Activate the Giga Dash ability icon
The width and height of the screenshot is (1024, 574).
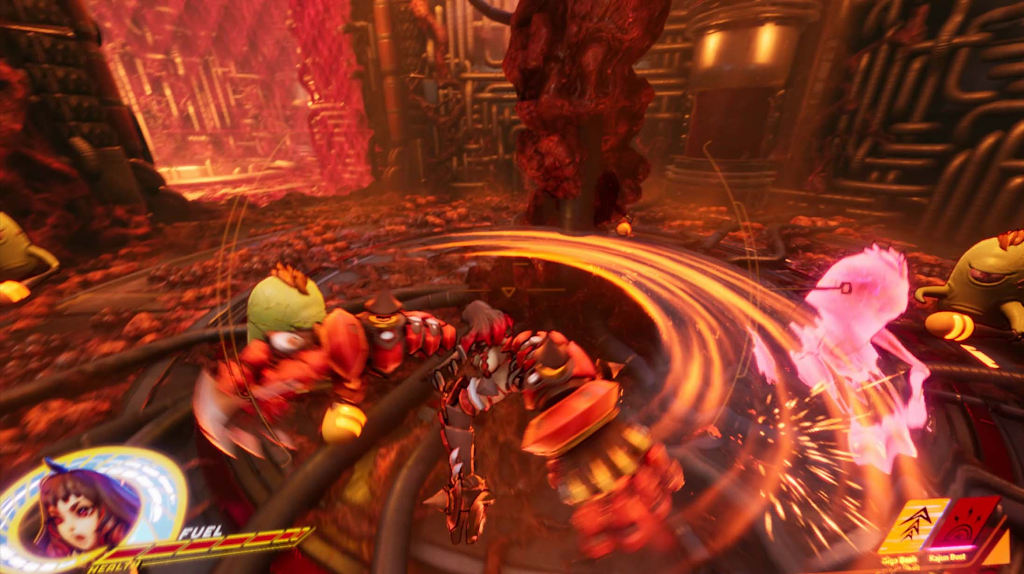(911, 524)
